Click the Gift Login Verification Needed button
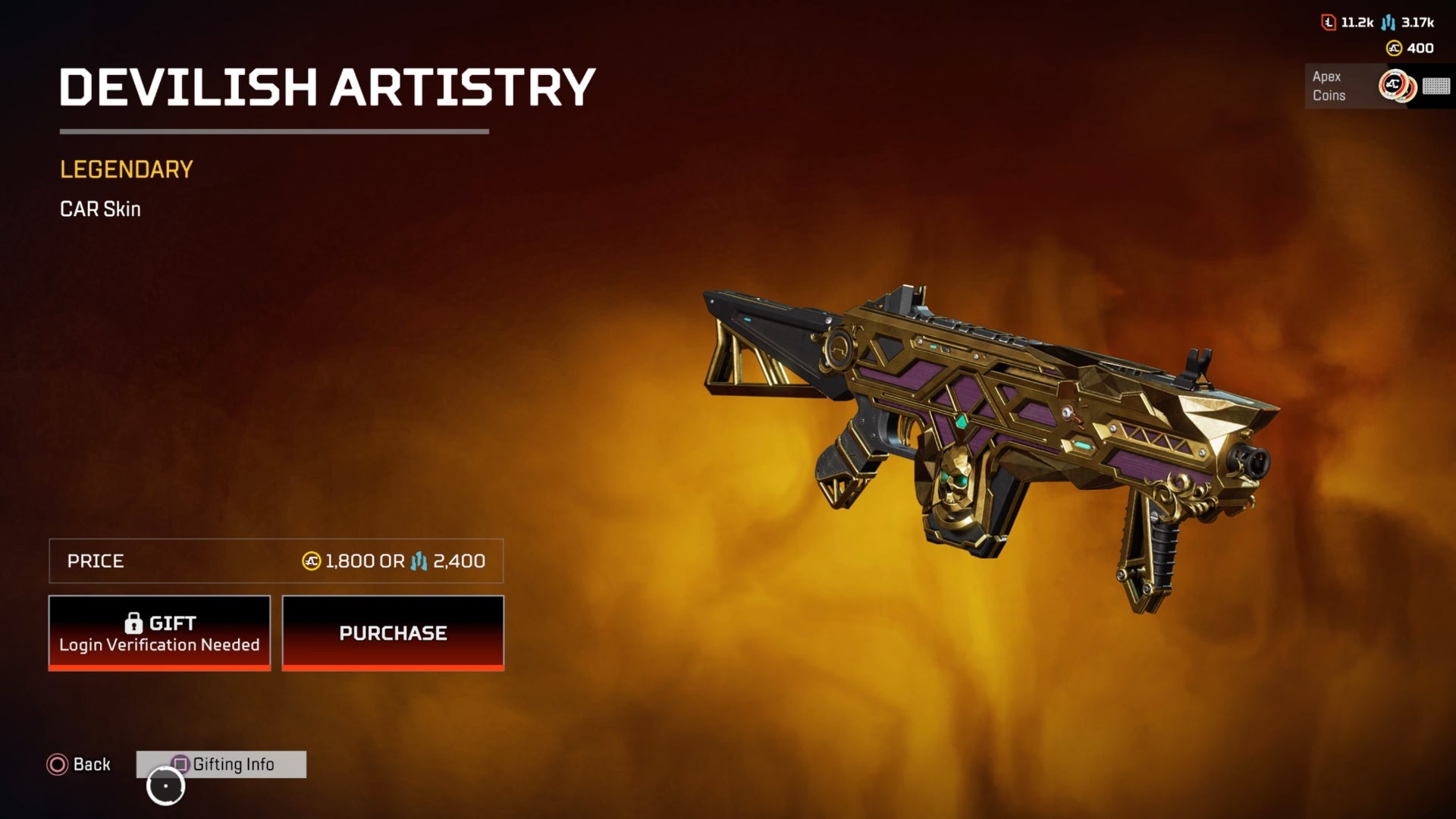 (159, 633)
